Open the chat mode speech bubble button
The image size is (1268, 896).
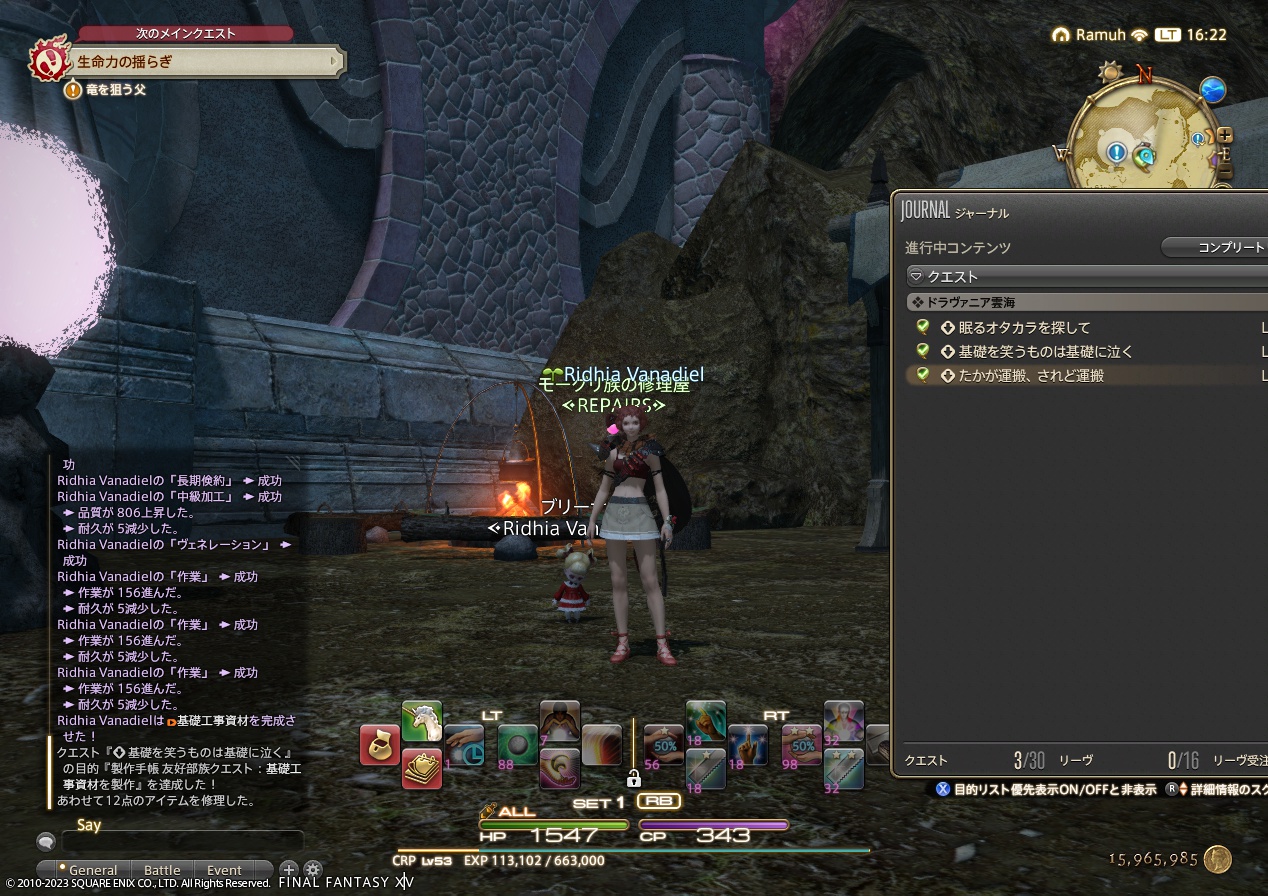[45, 842]
